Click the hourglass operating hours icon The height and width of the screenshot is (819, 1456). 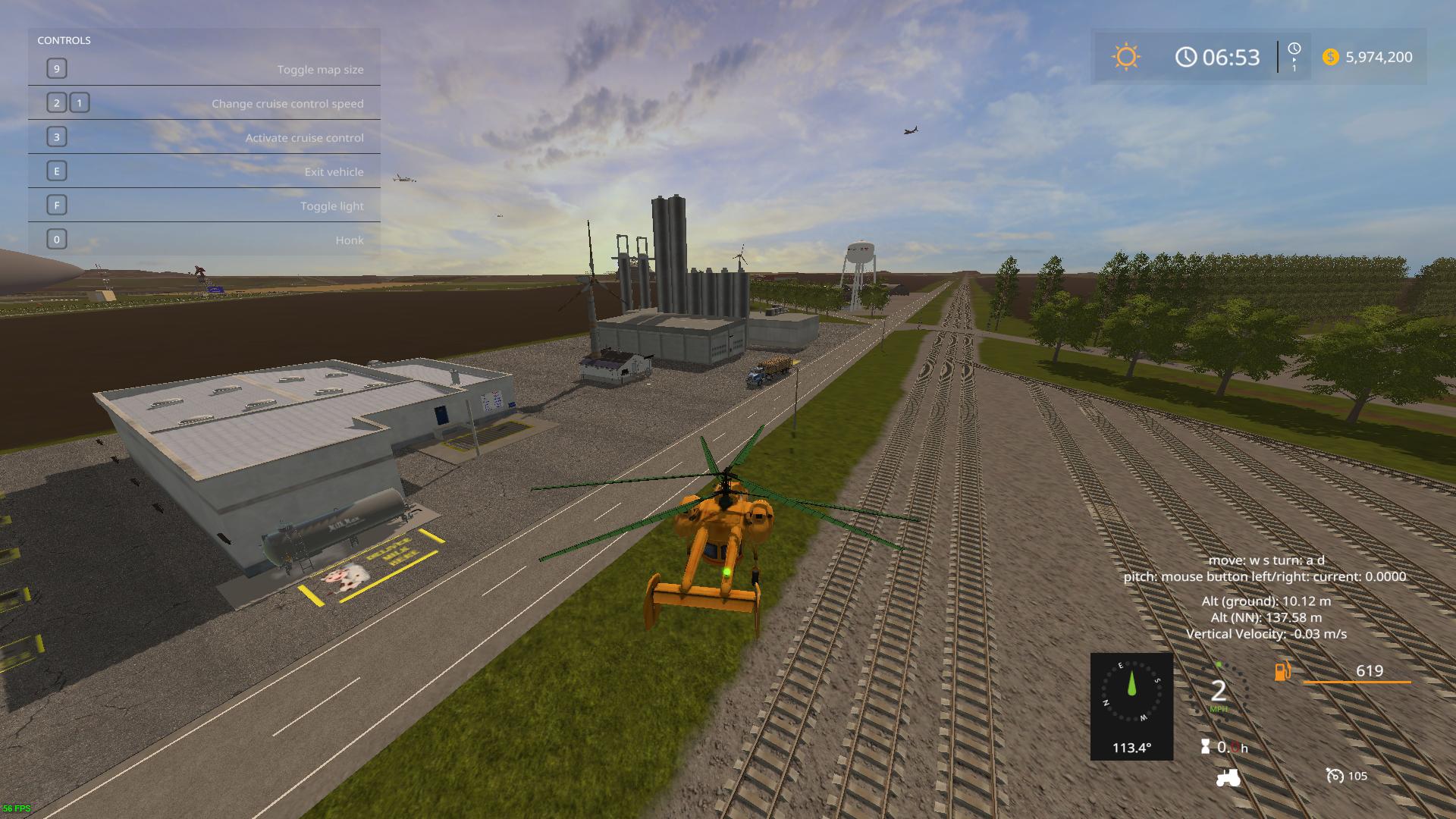(1206, 747)
